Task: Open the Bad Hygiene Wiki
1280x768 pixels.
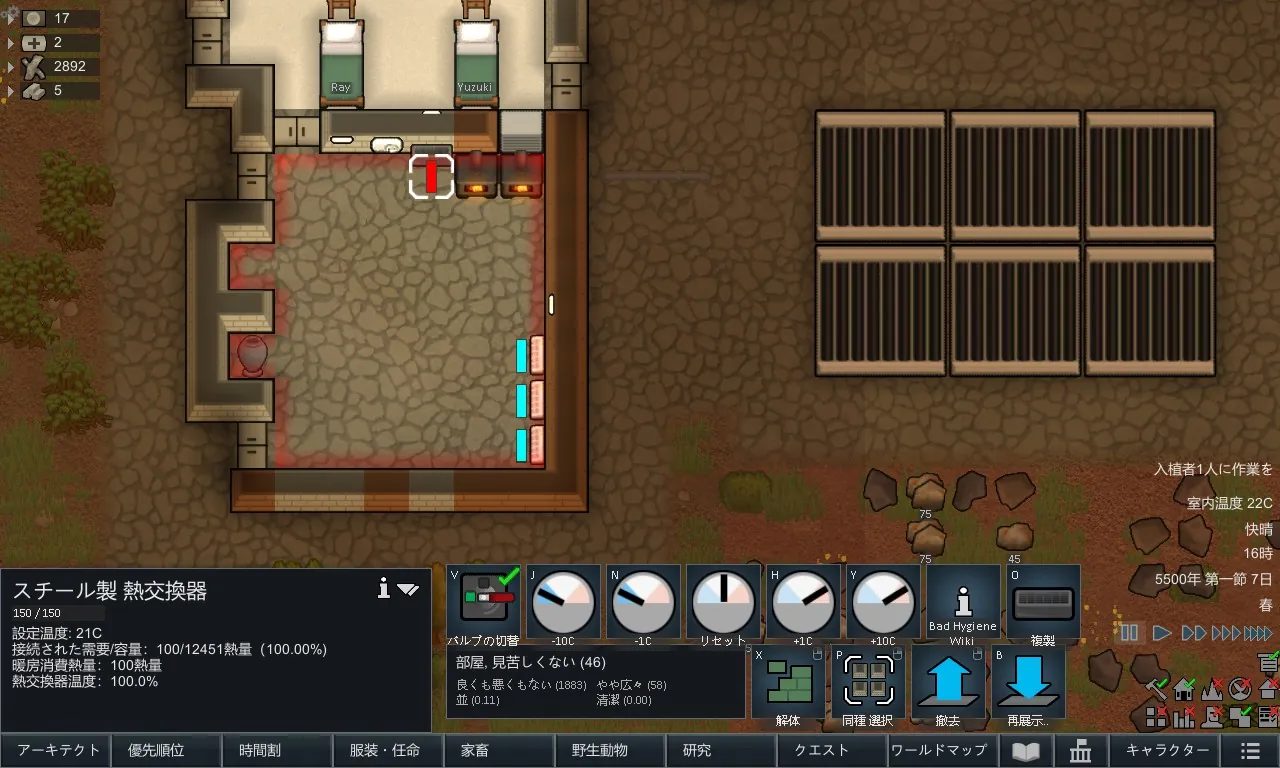Action: click(963, 602)
